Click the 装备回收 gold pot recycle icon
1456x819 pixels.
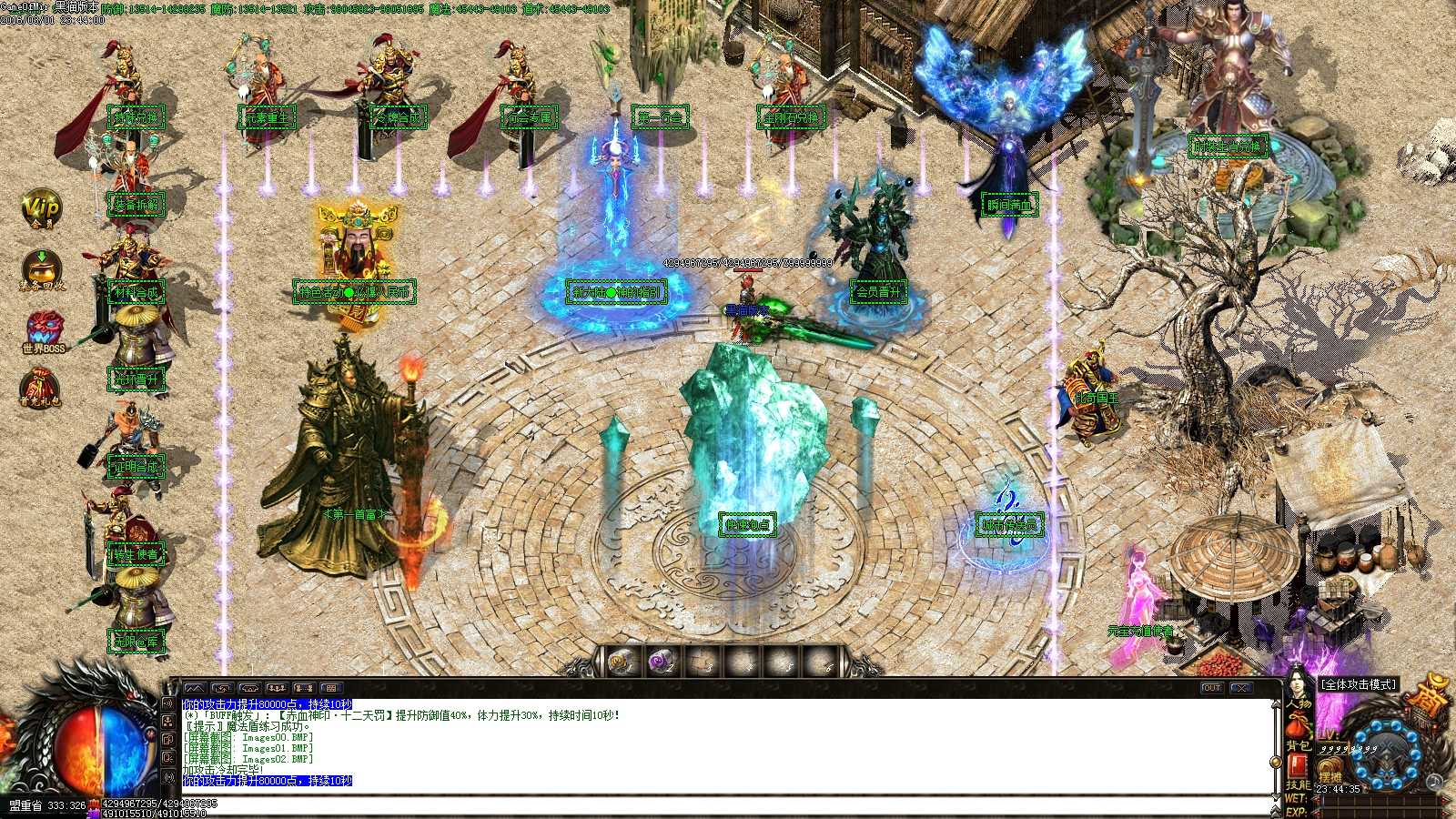[39, 266]
